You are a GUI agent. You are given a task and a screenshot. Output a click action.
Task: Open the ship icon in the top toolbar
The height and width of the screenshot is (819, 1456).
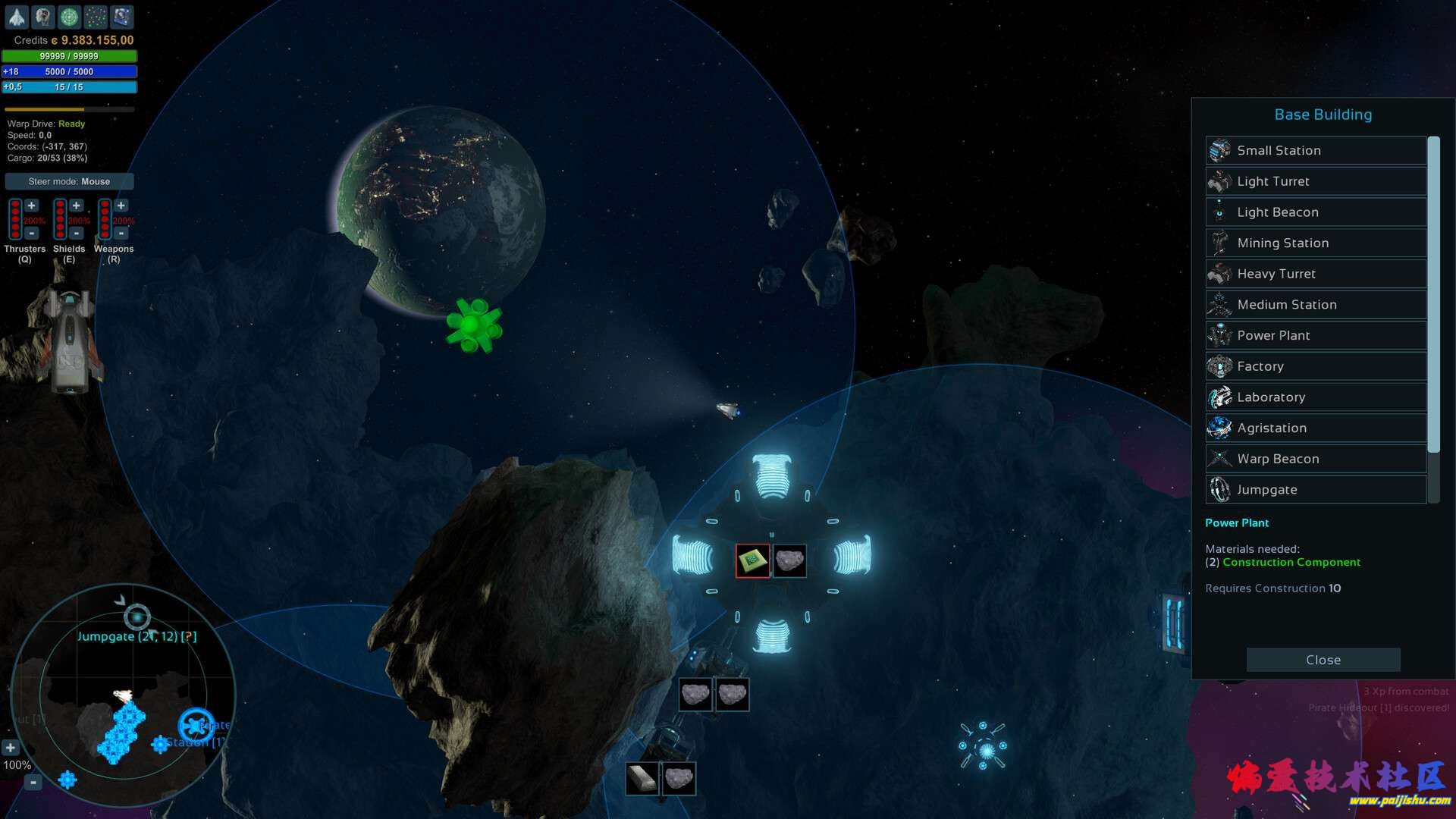point(17,17)
